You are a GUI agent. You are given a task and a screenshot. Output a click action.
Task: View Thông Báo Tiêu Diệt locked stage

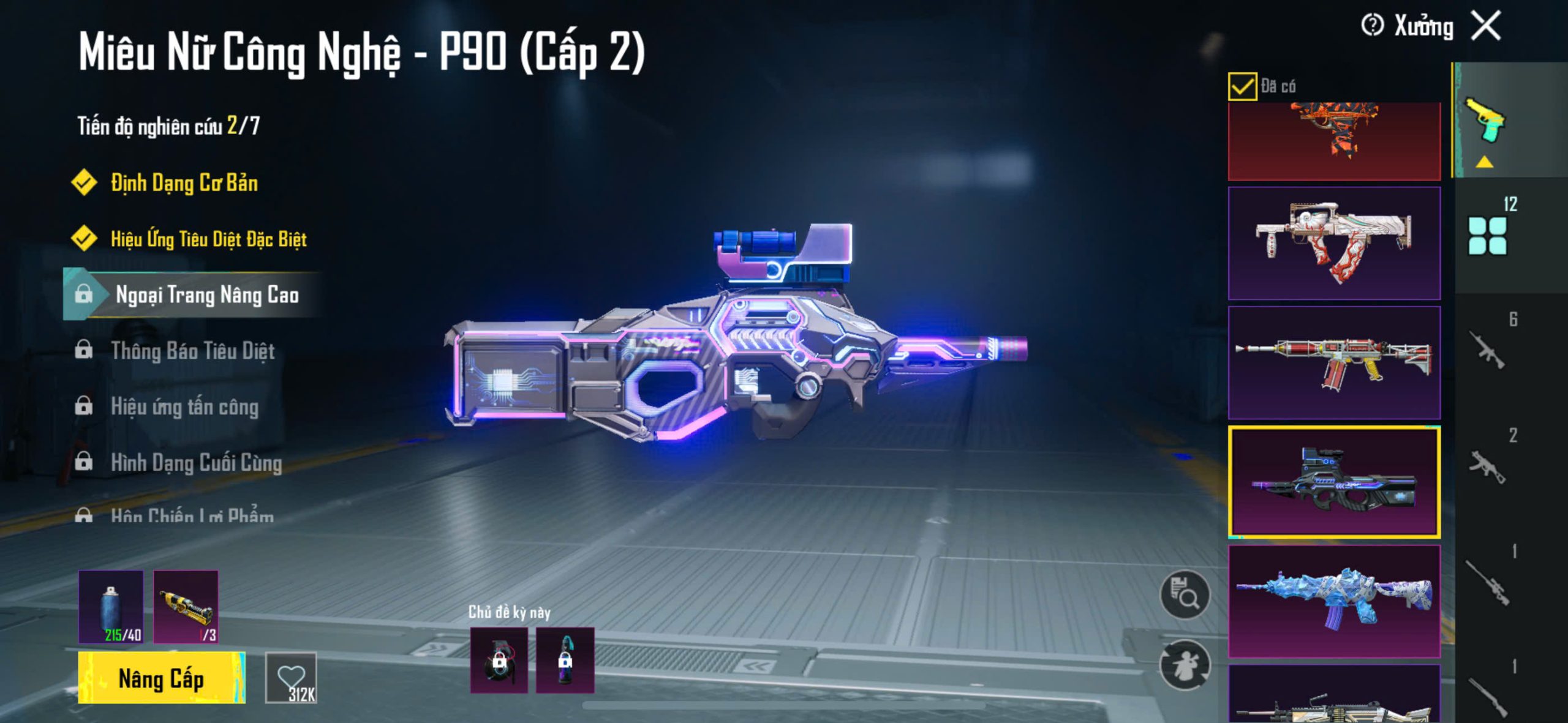click(192, 351)
